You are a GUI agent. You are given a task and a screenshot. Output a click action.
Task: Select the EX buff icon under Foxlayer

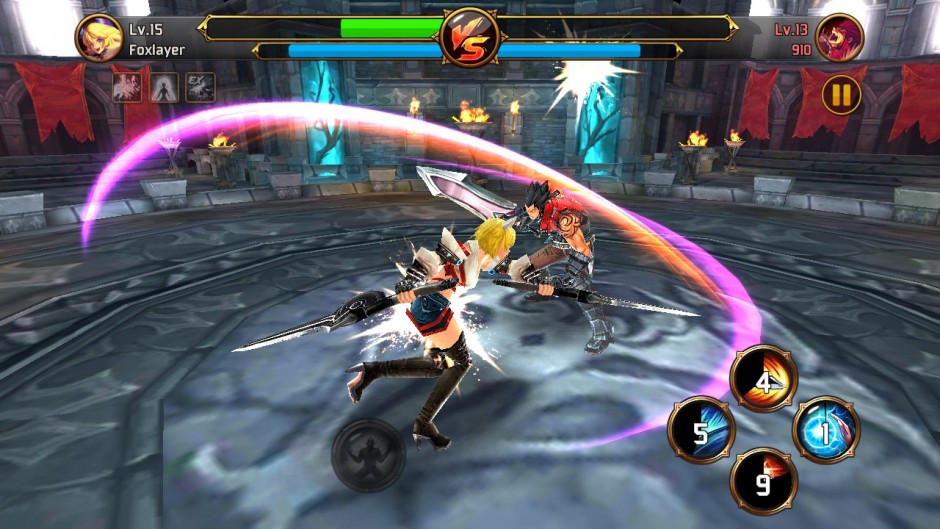pyautogui.click(x=200, y=87)
